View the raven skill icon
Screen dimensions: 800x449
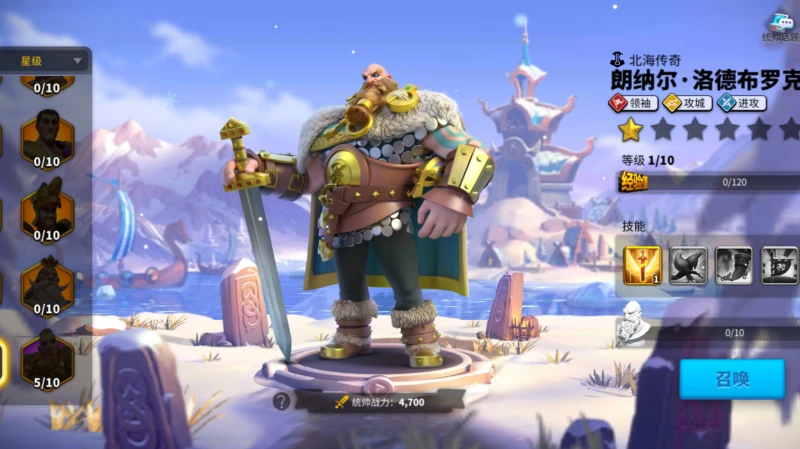click(x=688, y=265)
